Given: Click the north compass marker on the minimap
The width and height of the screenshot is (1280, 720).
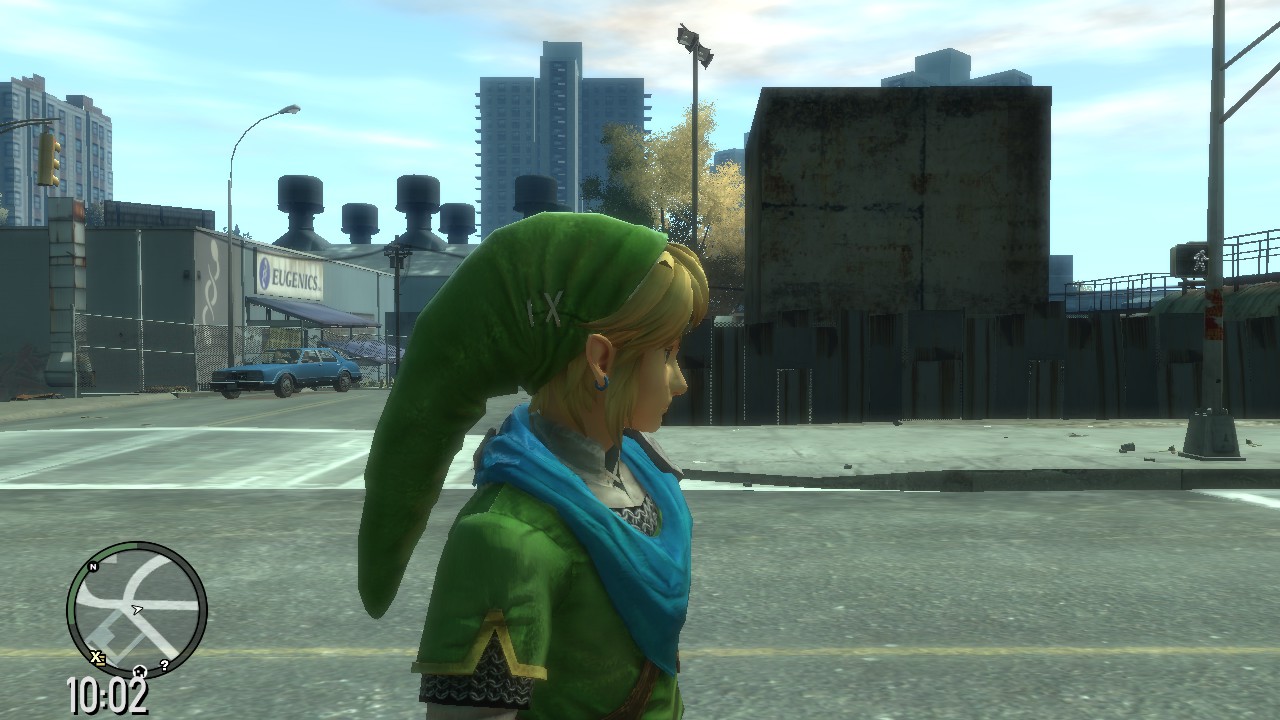Looking at the screenshot, I should tap(93, 566).
